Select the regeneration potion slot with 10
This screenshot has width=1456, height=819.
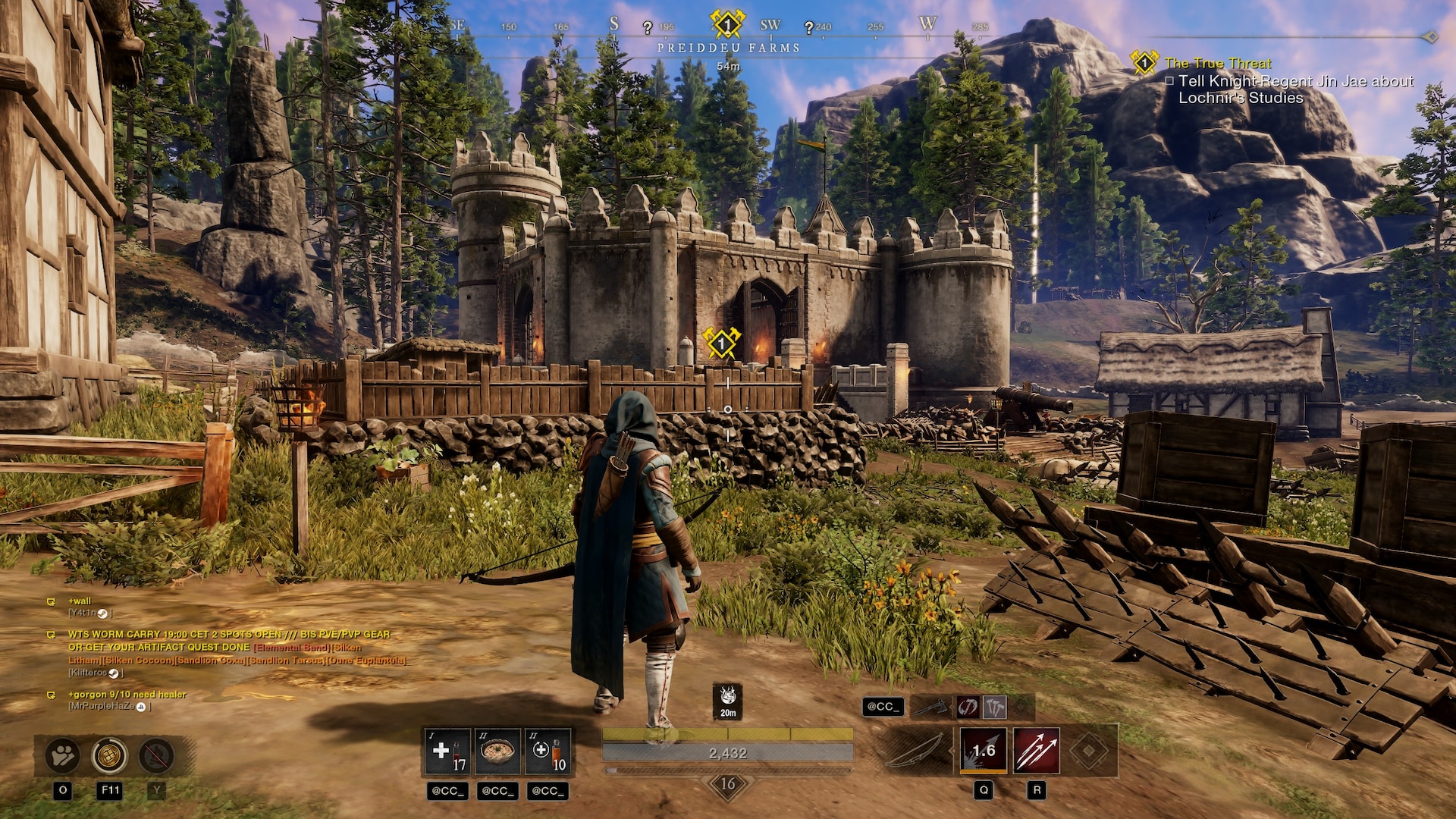(x=548, y=751)
